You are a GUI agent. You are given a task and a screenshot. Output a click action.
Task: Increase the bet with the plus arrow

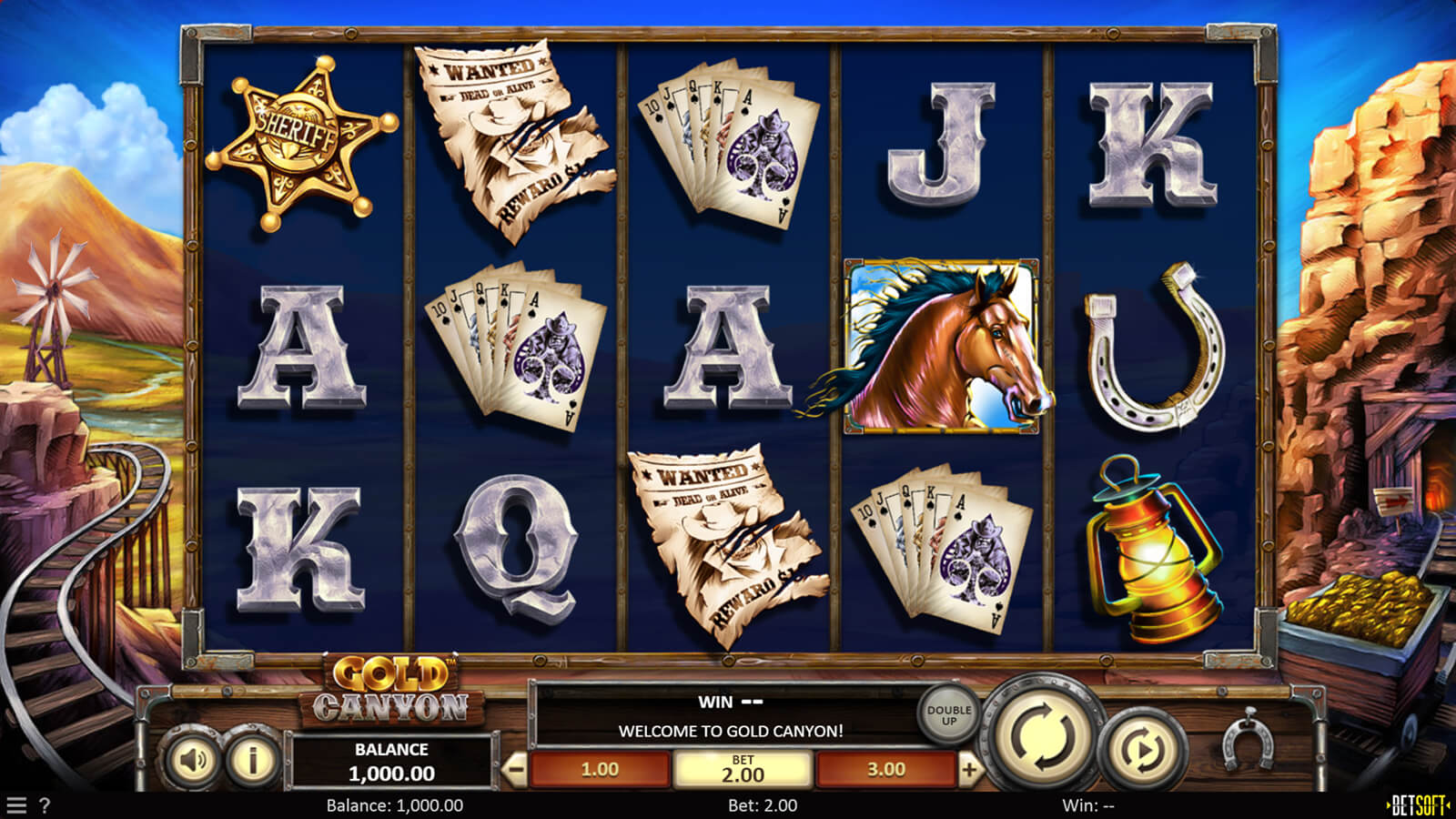pos(970,770)
